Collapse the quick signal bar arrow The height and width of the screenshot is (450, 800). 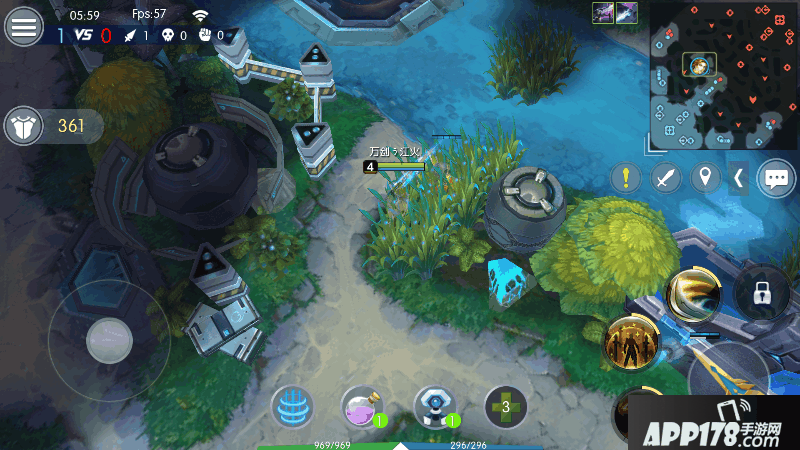click(x=739, y=178)
